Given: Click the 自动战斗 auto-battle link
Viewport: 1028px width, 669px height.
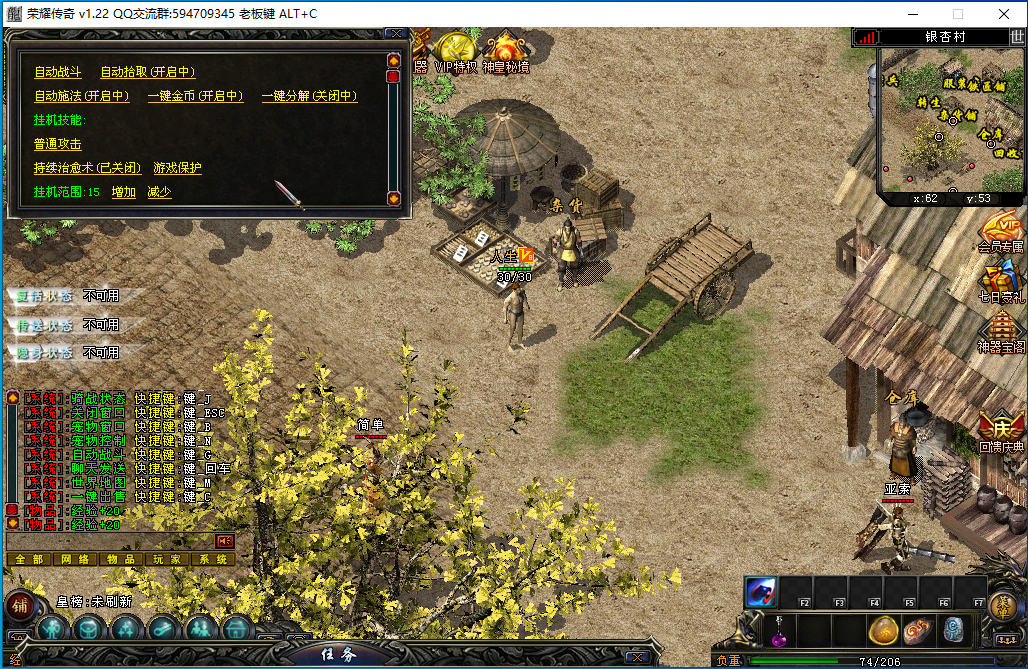Looking at the screenshot, I should (60, 72).
